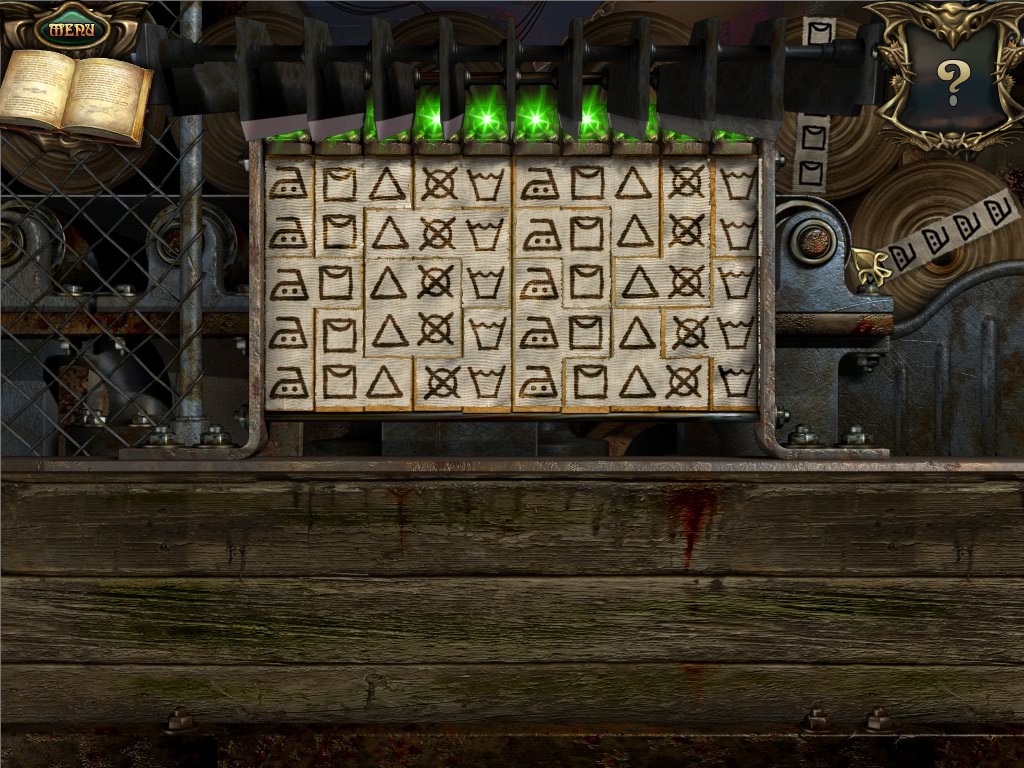Open the Menu button
The height and width of the screenshot is (768, 1024).
(x=72, y=28)
